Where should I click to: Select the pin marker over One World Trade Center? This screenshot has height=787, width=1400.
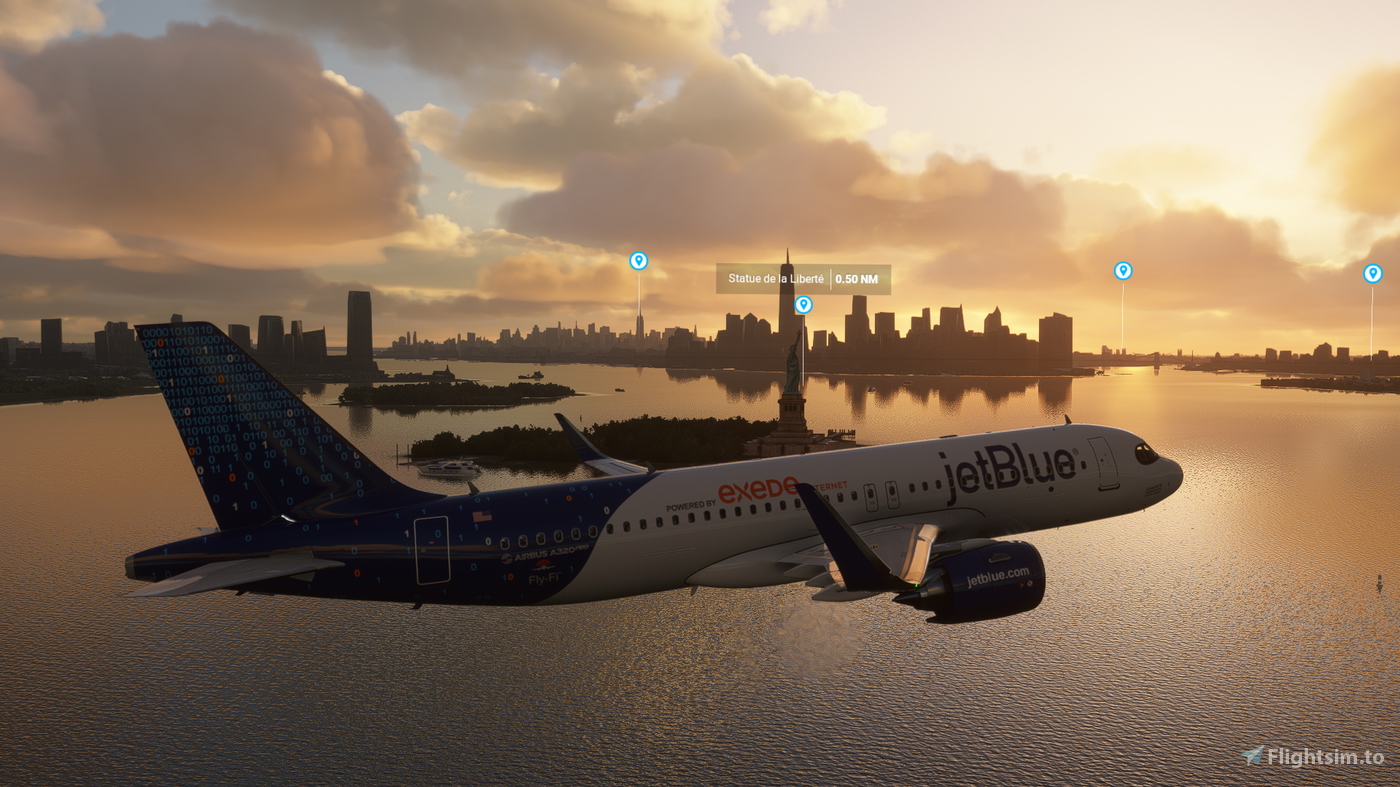point(803,305)
